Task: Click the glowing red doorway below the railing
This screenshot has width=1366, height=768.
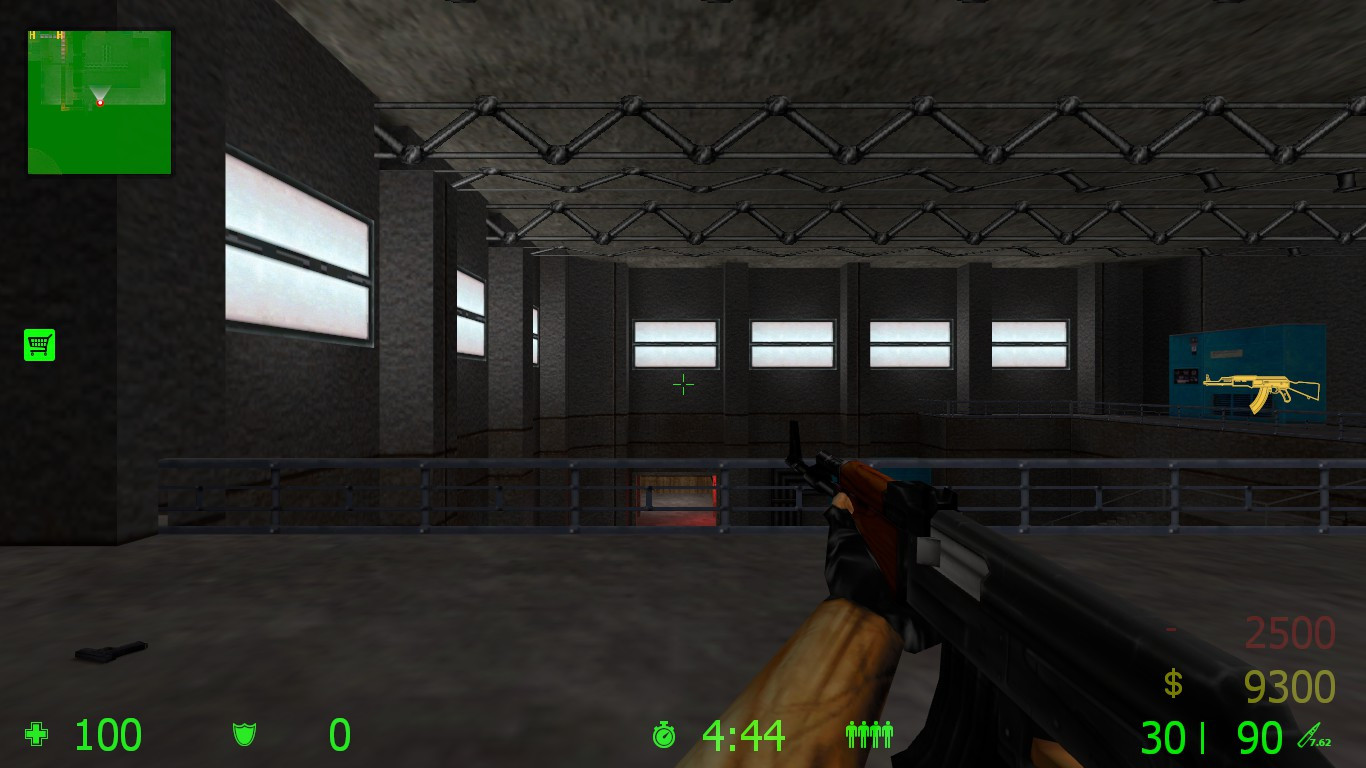Action: 678,497
